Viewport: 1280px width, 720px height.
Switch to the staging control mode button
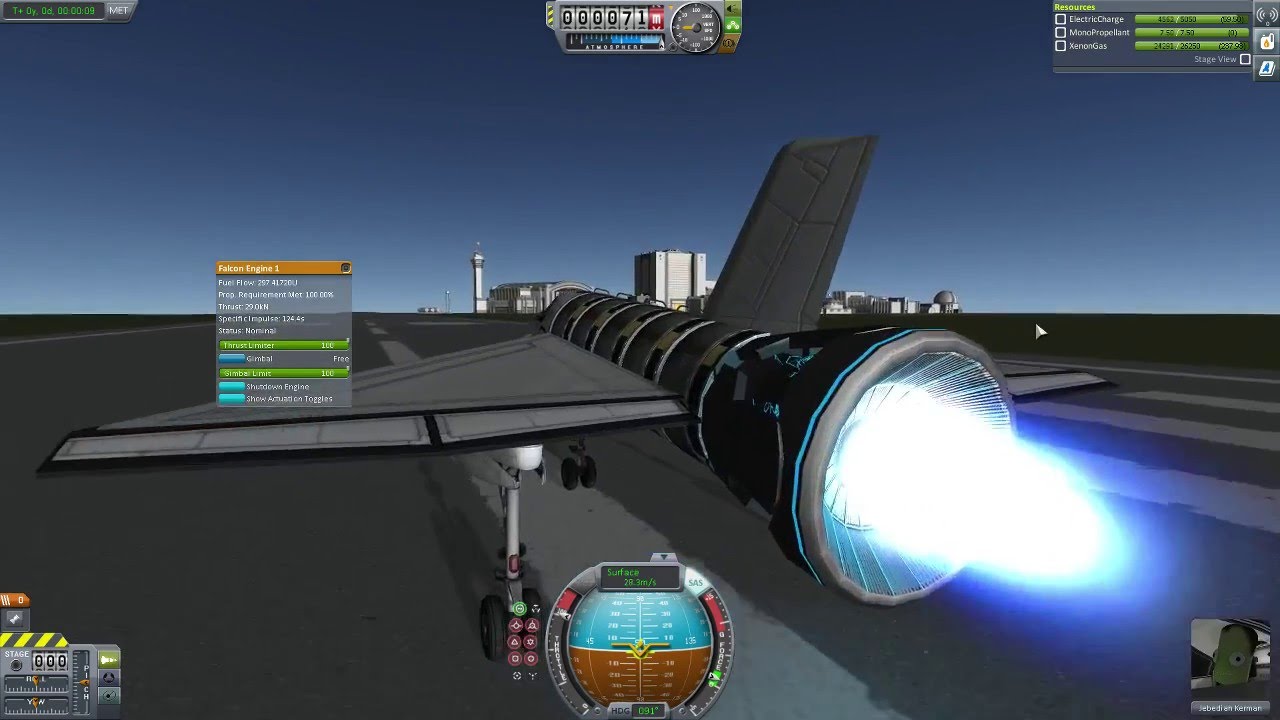(x=109, y=659)
